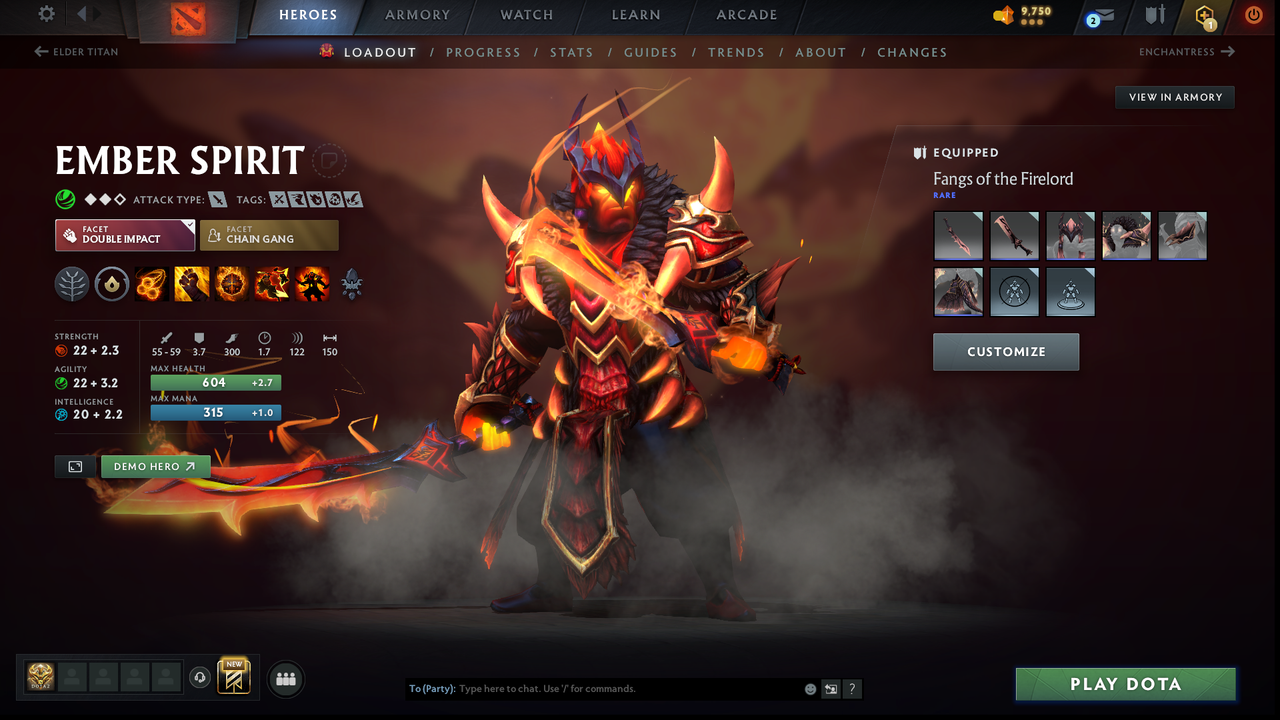Viewport: 1280px width, 720px height.
Task: Switch to the Stats tab
Action: point(571,52)
